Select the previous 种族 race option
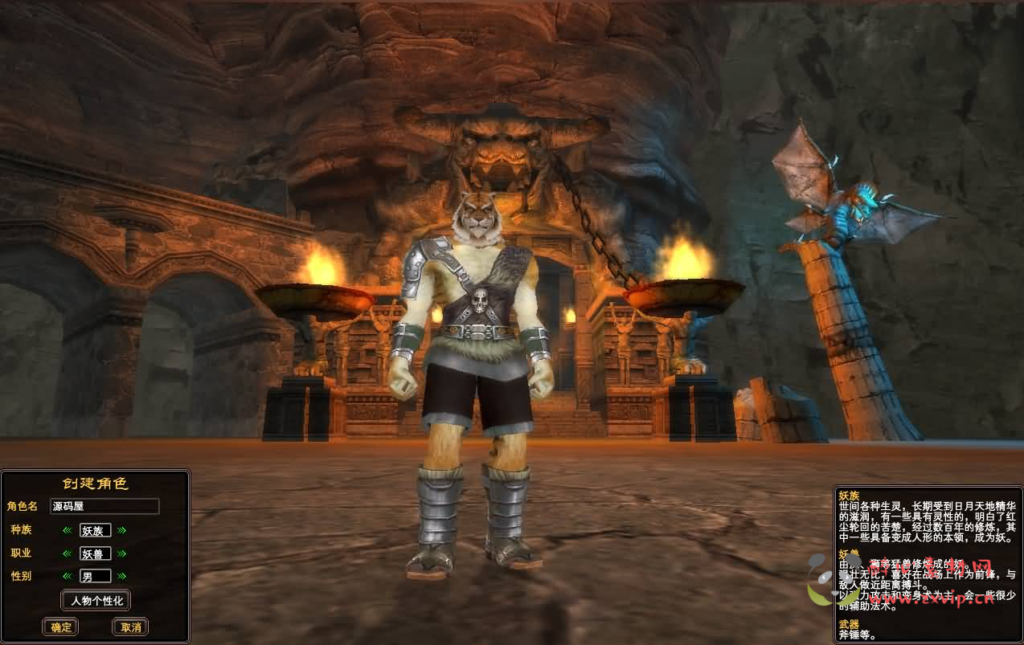This screenshot has width=1024, height=645. [x=67, y=531]
